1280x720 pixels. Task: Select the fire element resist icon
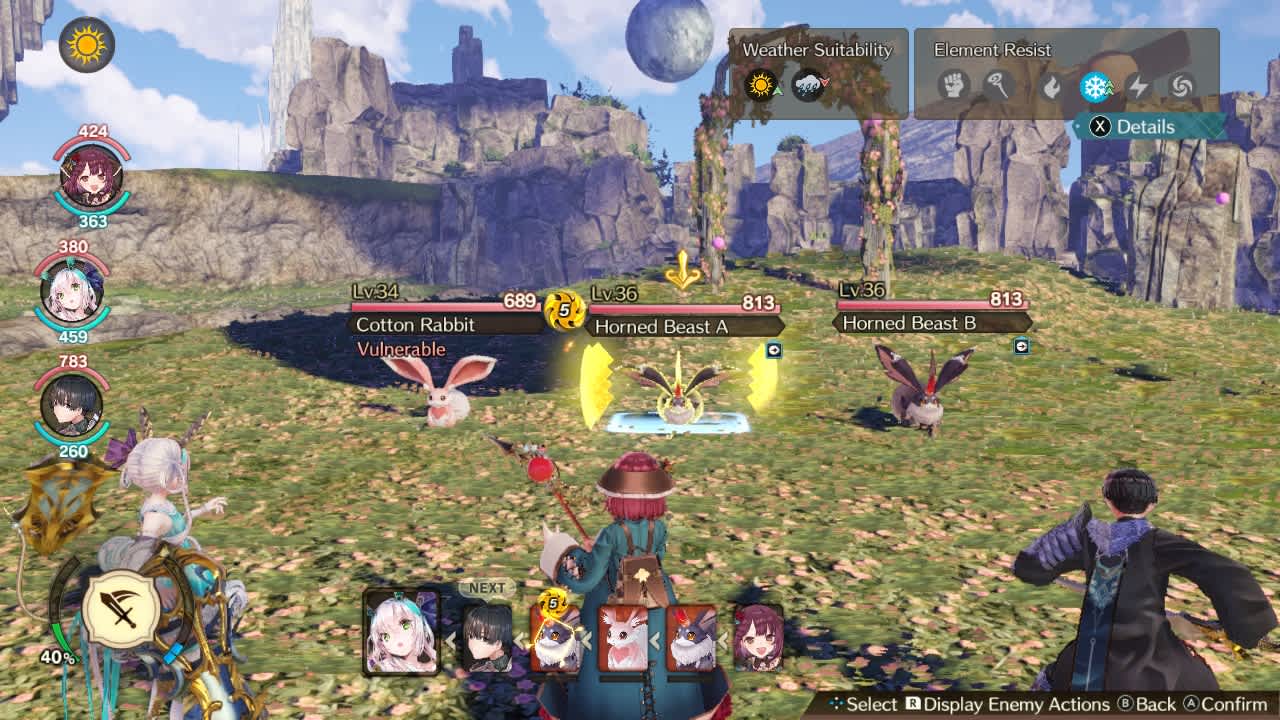pyautogui.click(x=1050, y=86)
